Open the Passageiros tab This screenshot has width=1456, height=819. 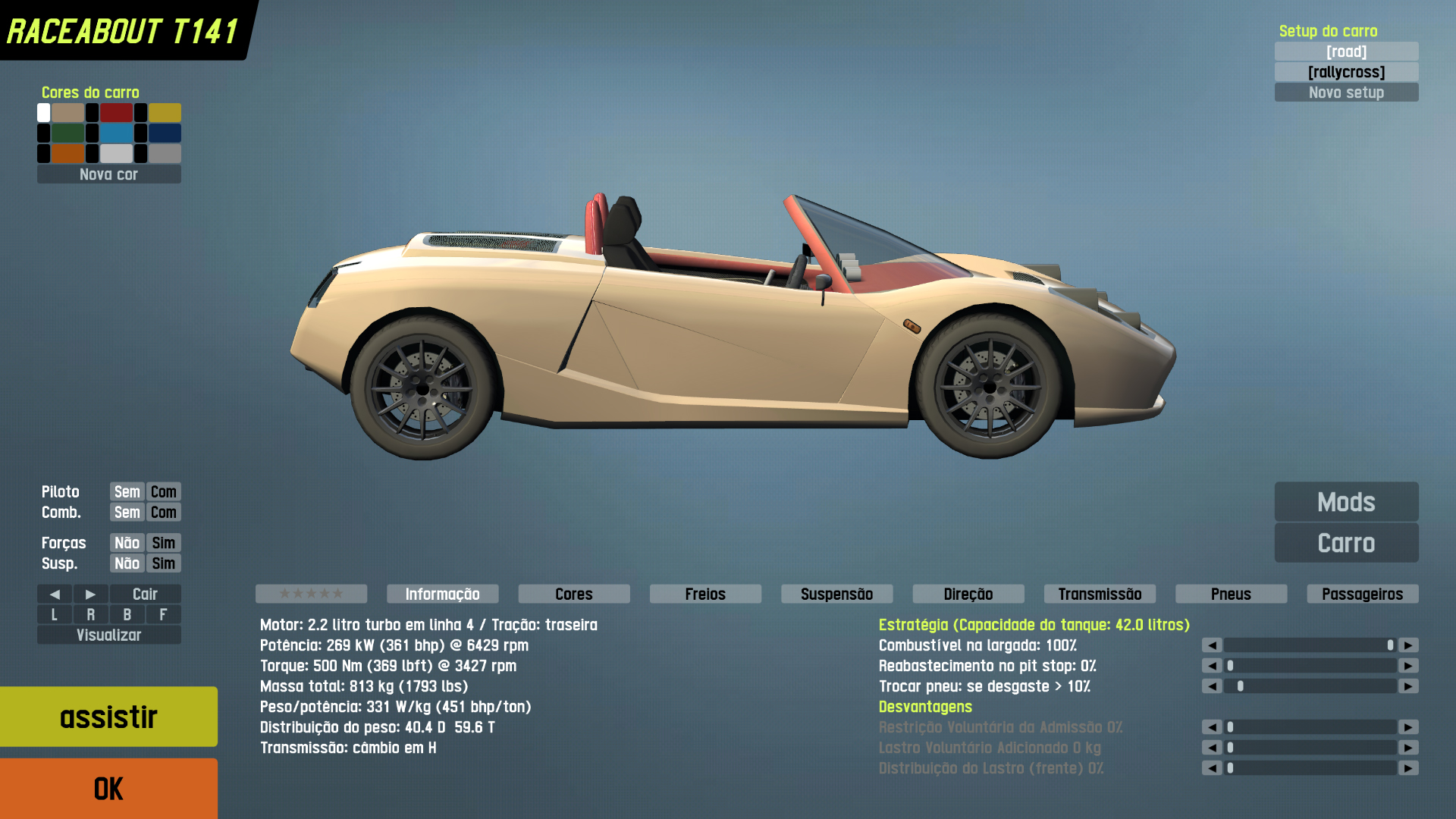click(1362, 595)
